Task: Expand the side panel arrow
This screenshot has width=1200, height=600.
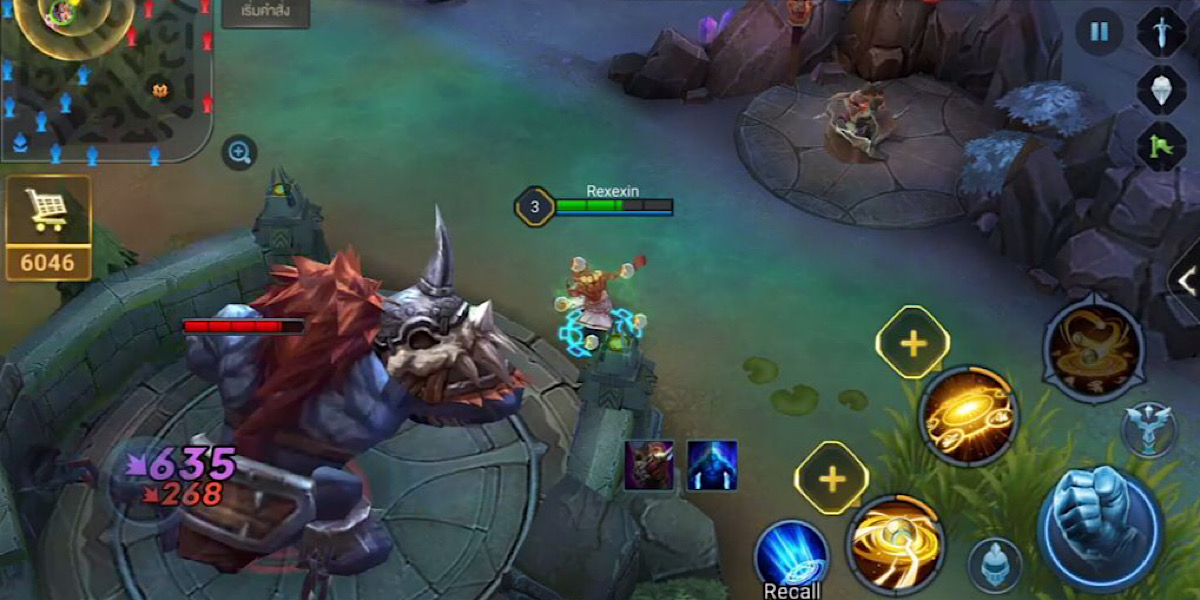Action: [1186, 280]
